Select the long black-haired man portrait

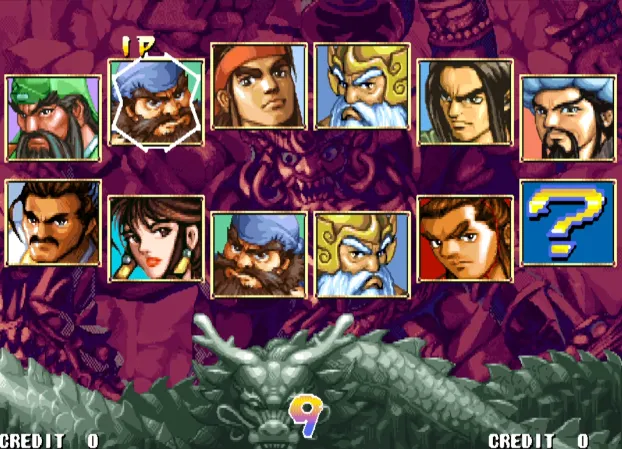pyautogui.click(x=465, y=103)
